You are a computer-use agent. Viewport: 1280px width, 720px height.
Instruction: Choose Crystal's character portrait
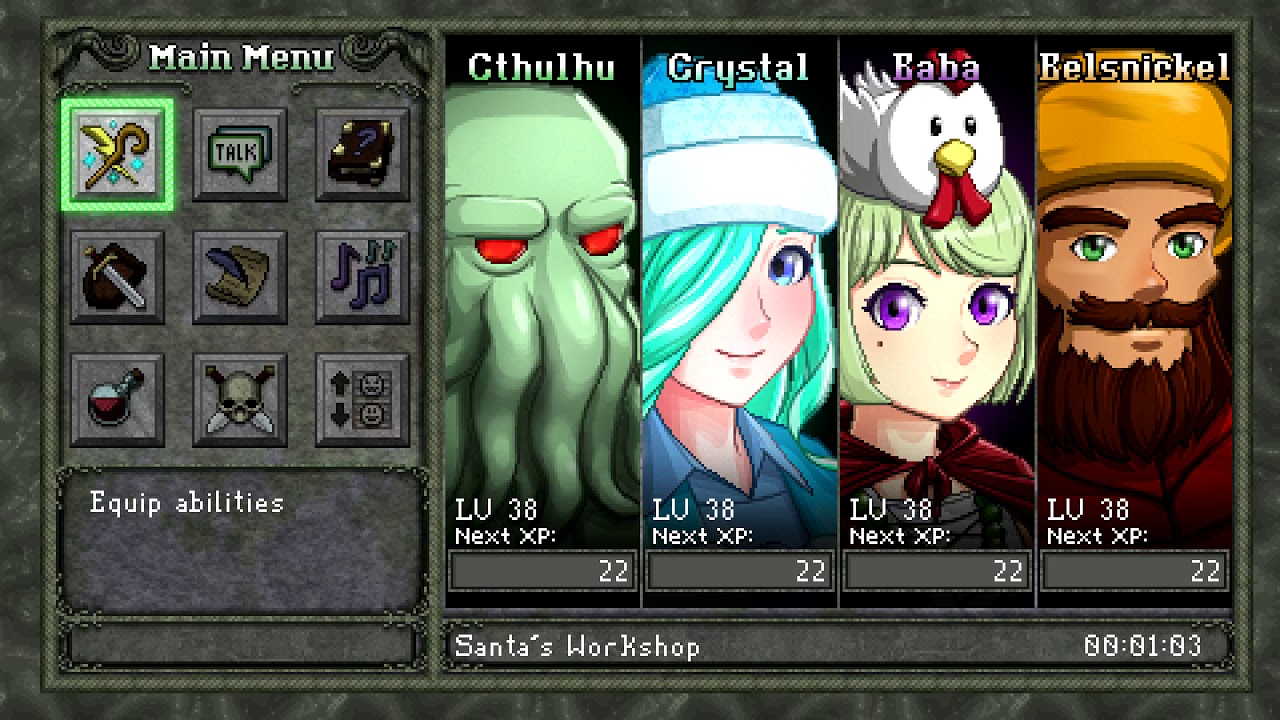tap(739, 300)
